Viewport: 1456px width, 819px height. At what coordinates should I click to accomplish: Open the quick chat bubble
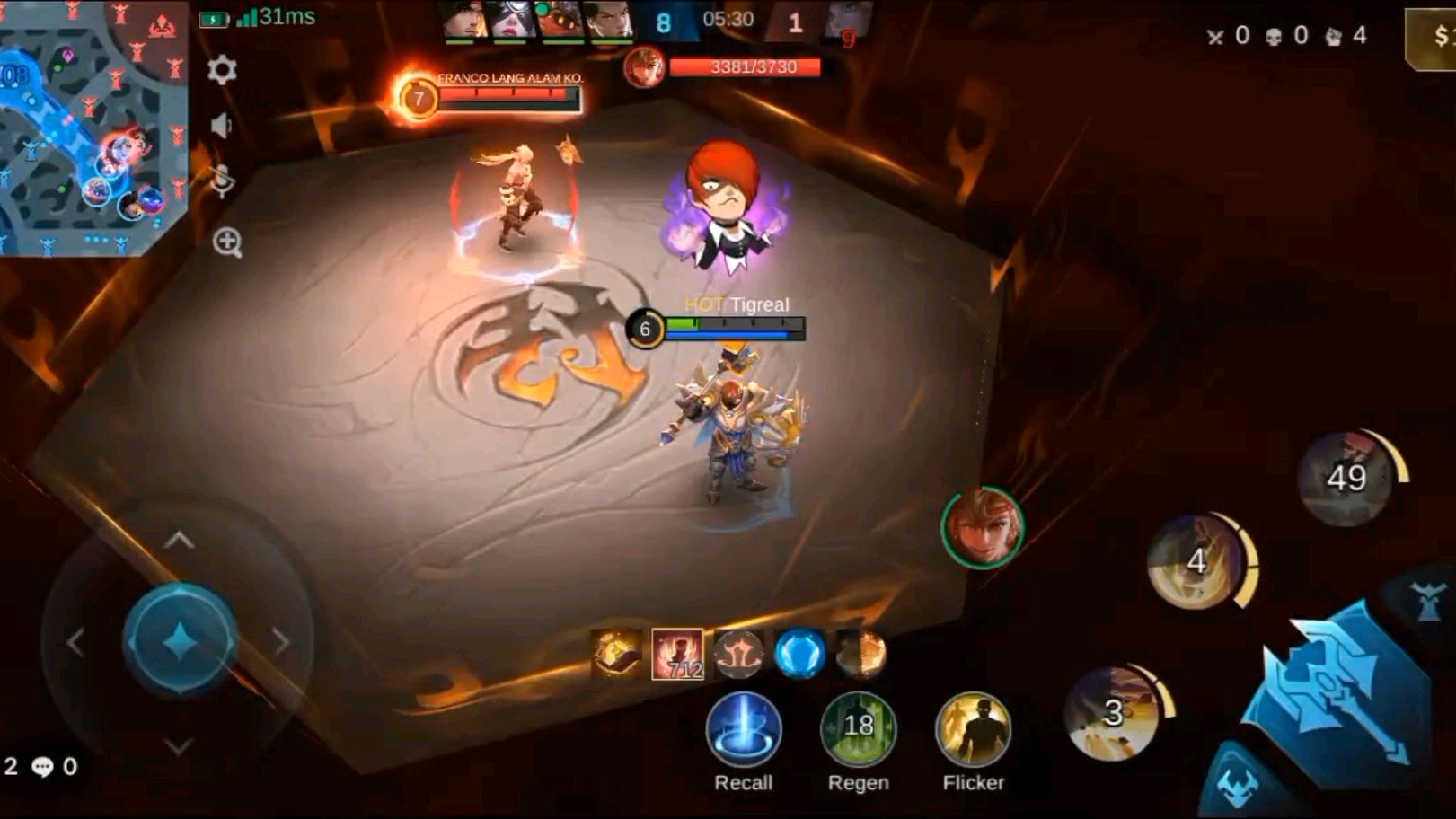point(42,767)
